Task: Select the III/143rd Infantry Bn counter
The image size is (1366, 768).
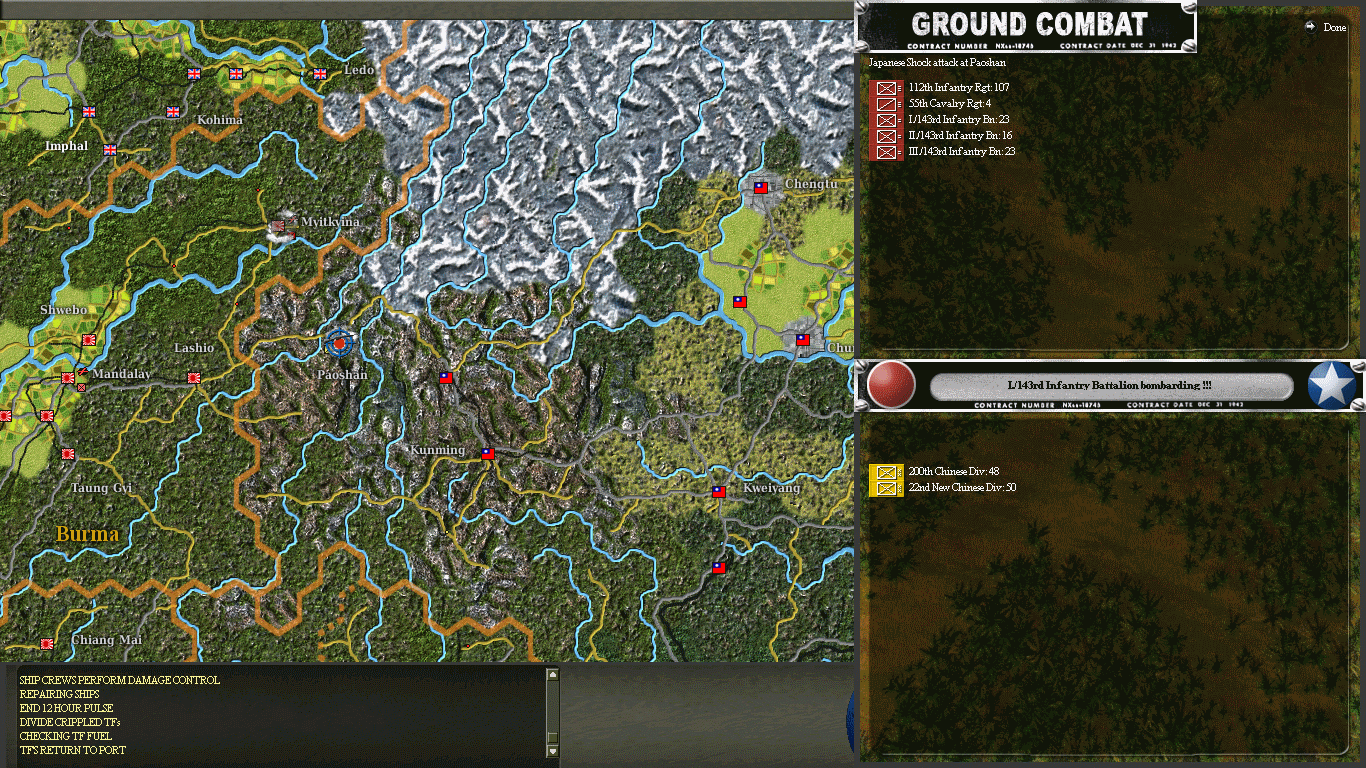Action: coord(885,152)
